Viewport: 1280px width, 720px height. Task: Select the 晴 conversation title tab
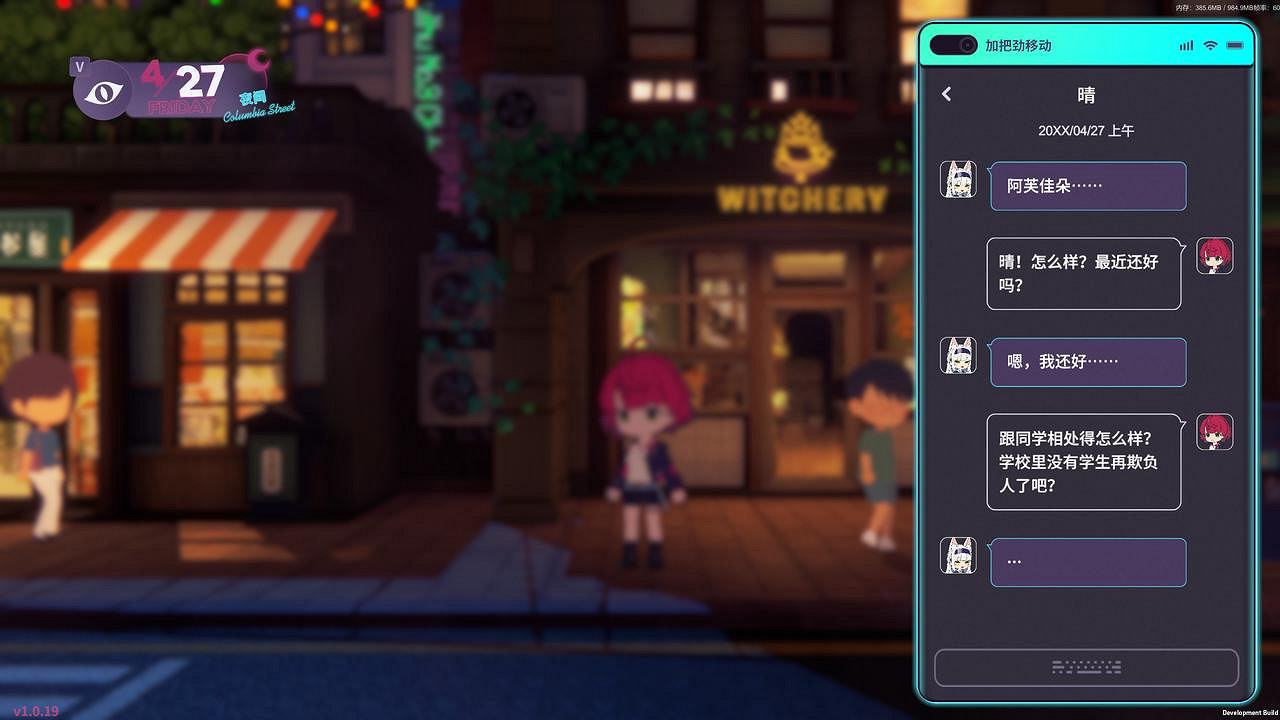click(1087, 94)
